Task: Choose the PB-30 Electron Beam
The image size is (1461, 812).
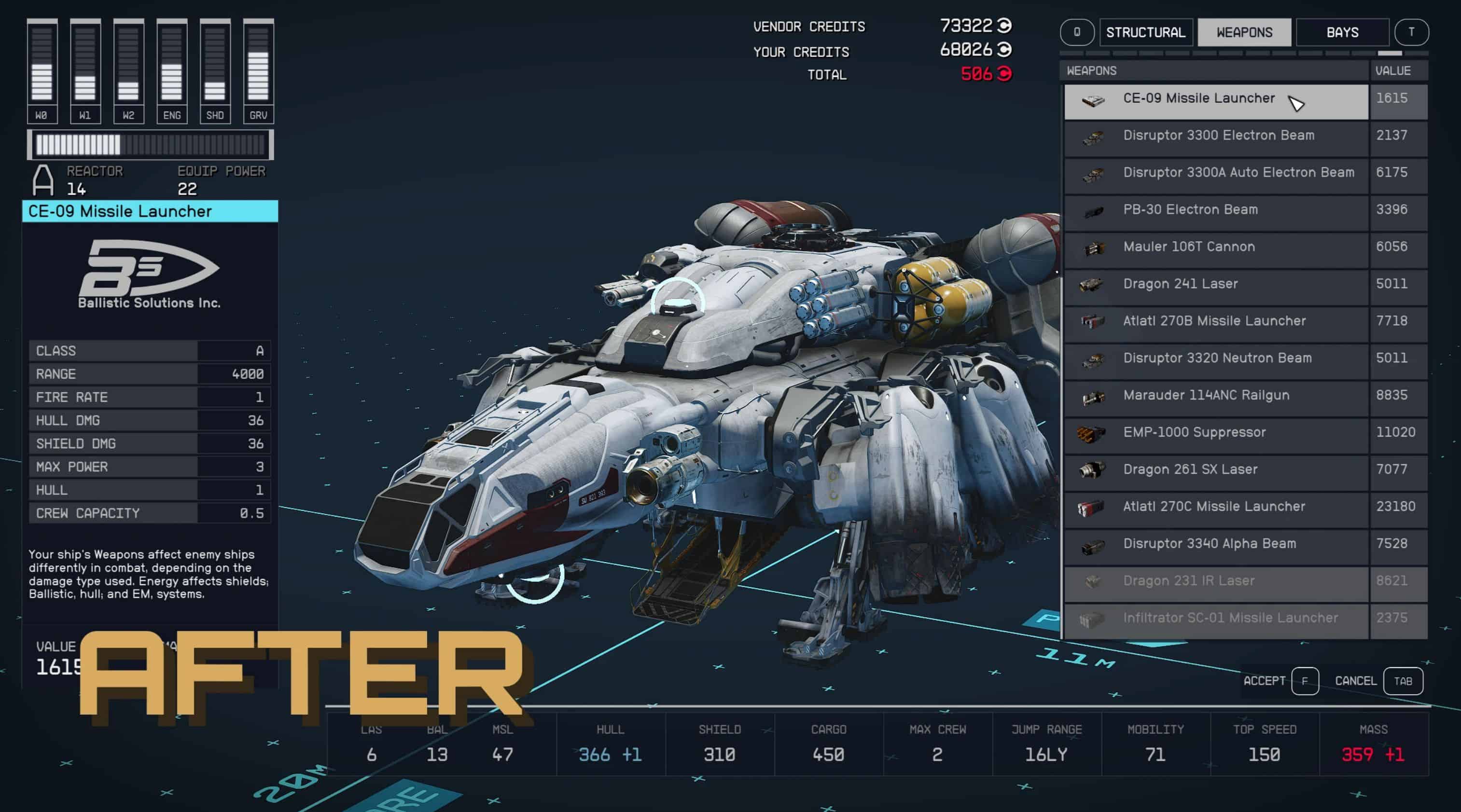Action: click(1190, 210)
